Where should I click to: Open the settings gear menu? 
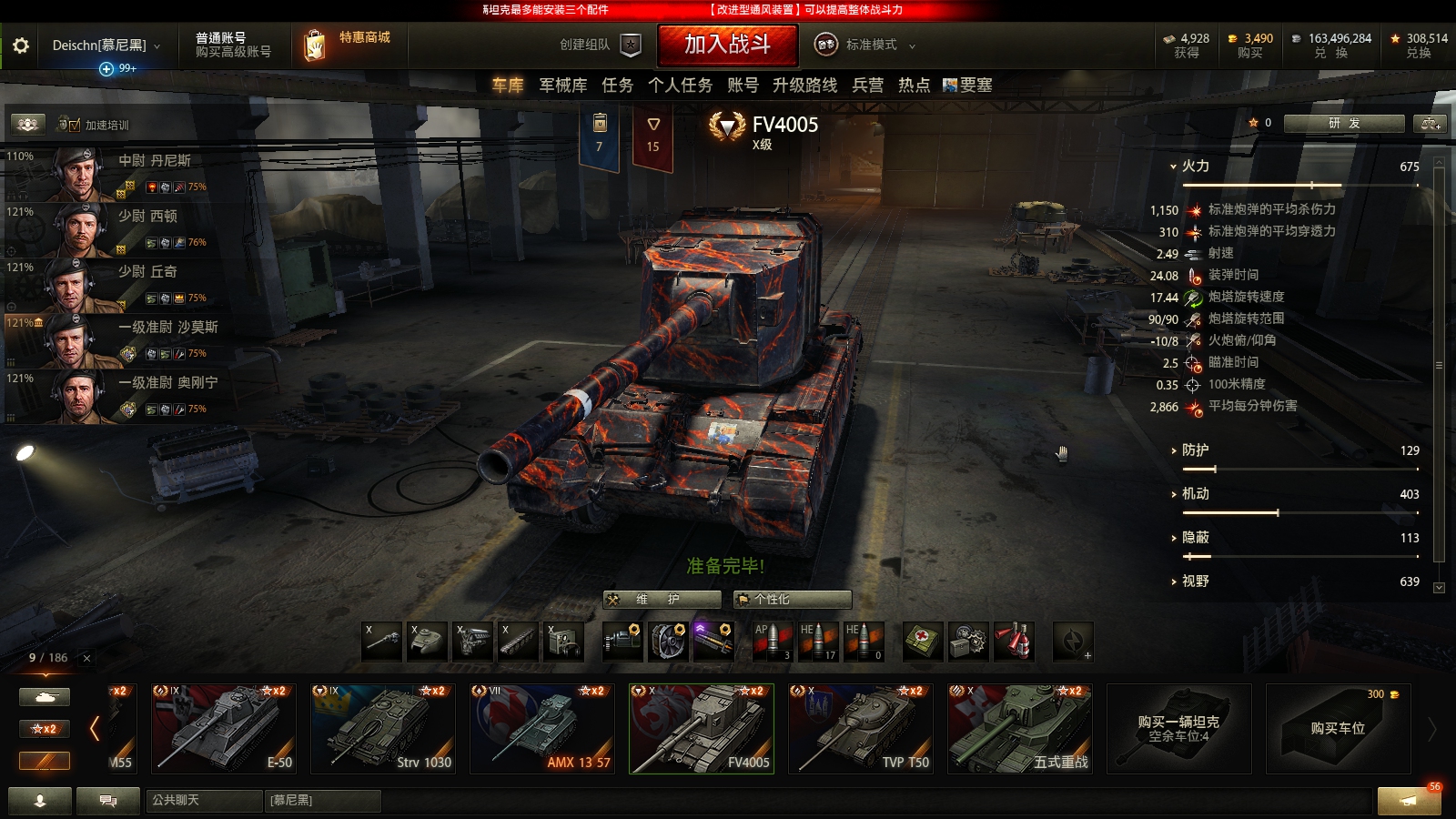click(x=22, y=45)
